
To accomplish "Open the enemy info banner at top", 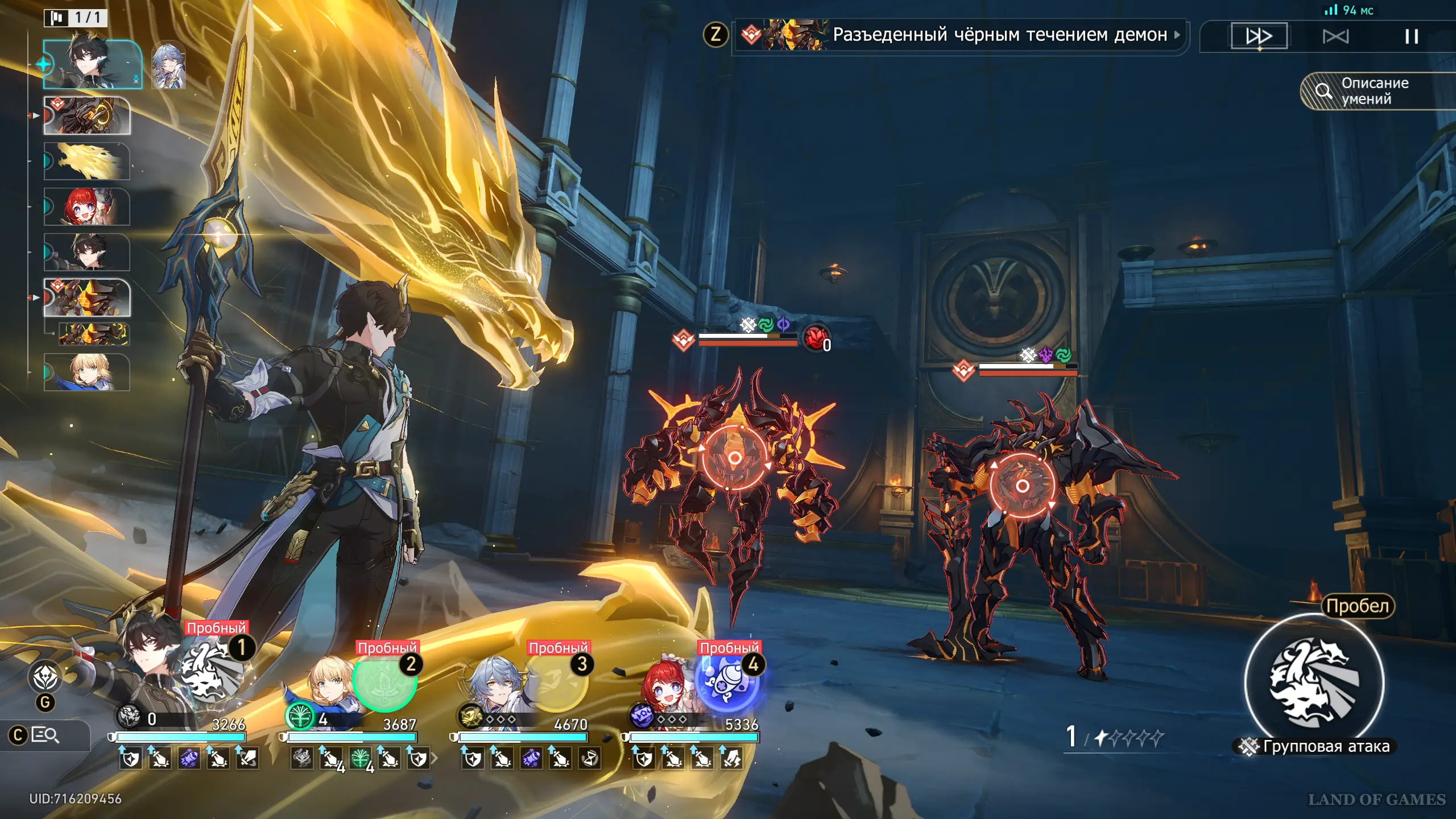I will pyautogui.click(x=961, y=35).
